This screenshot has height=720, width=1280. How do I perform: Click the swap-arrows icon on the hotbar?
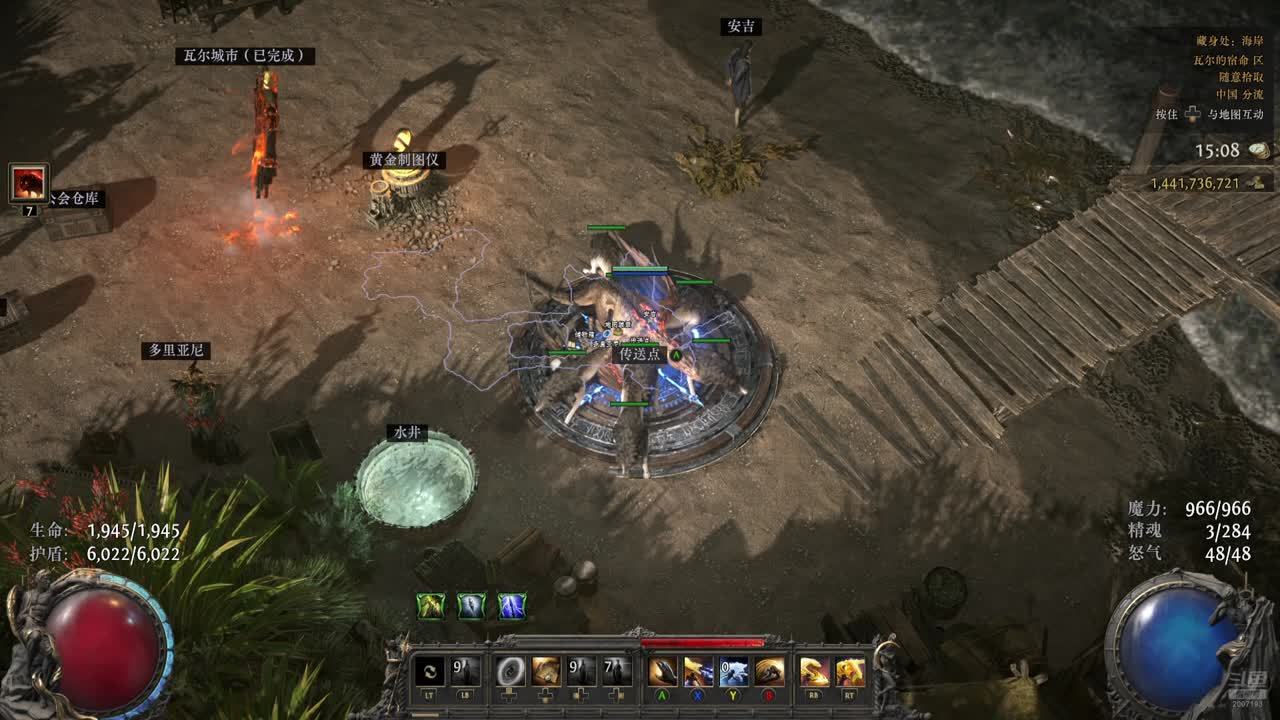click(x=430, y=671)
